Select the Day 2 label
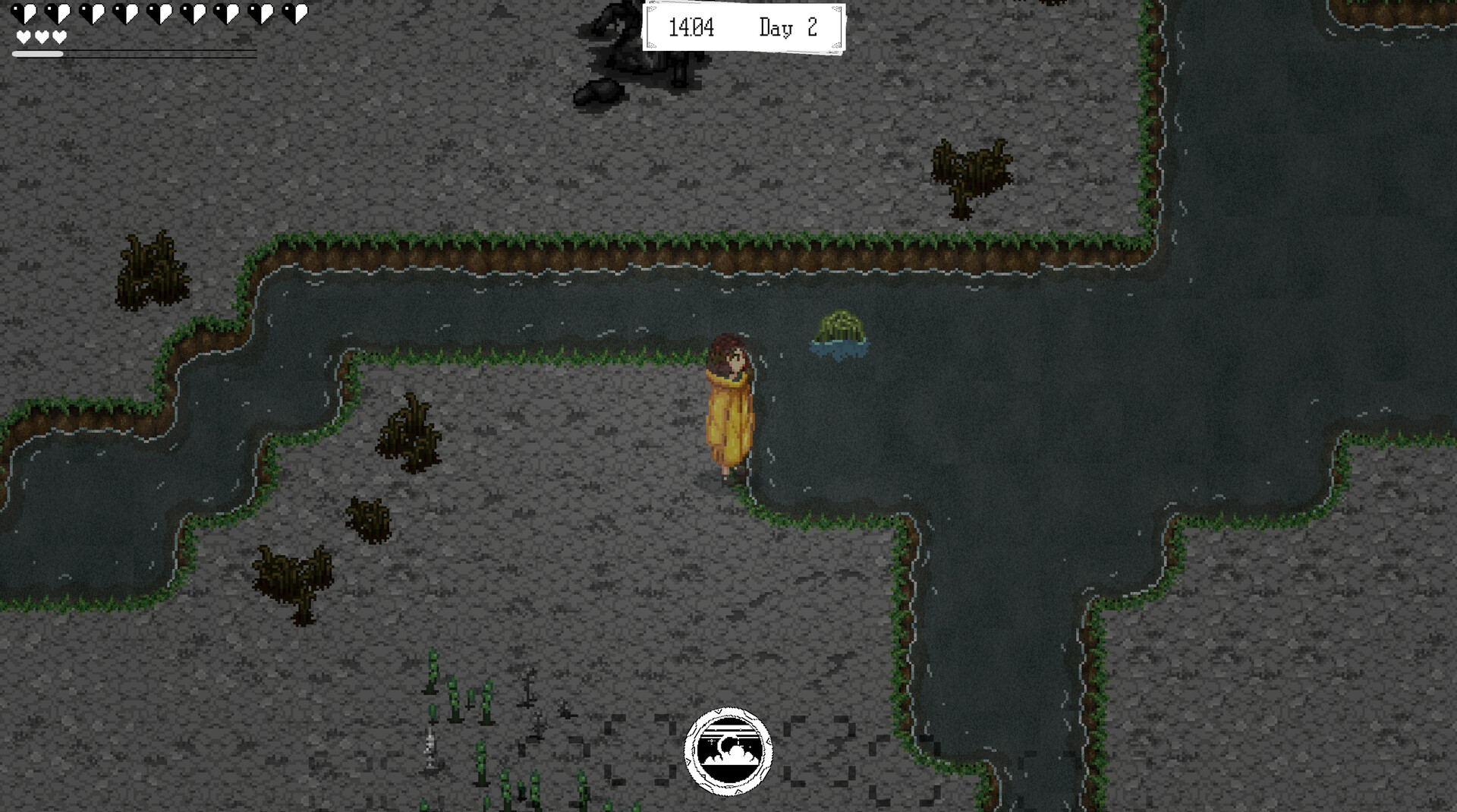This screenshot has width=1457, height=812. (x=787, y=27)
